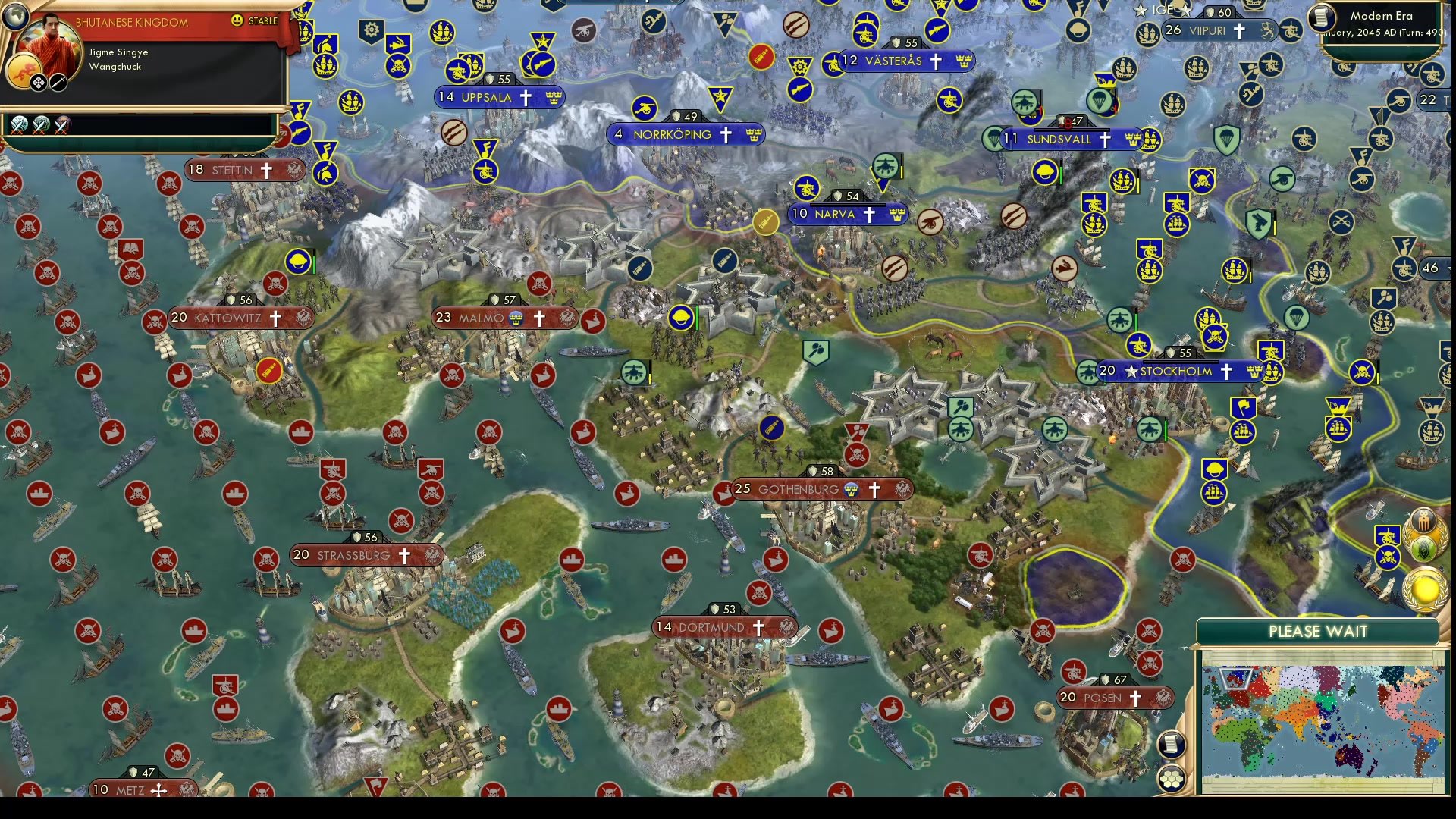
Task: Toggle the pirate skull unit flag near Stockholm
Action: click(x=1216, y=336)
